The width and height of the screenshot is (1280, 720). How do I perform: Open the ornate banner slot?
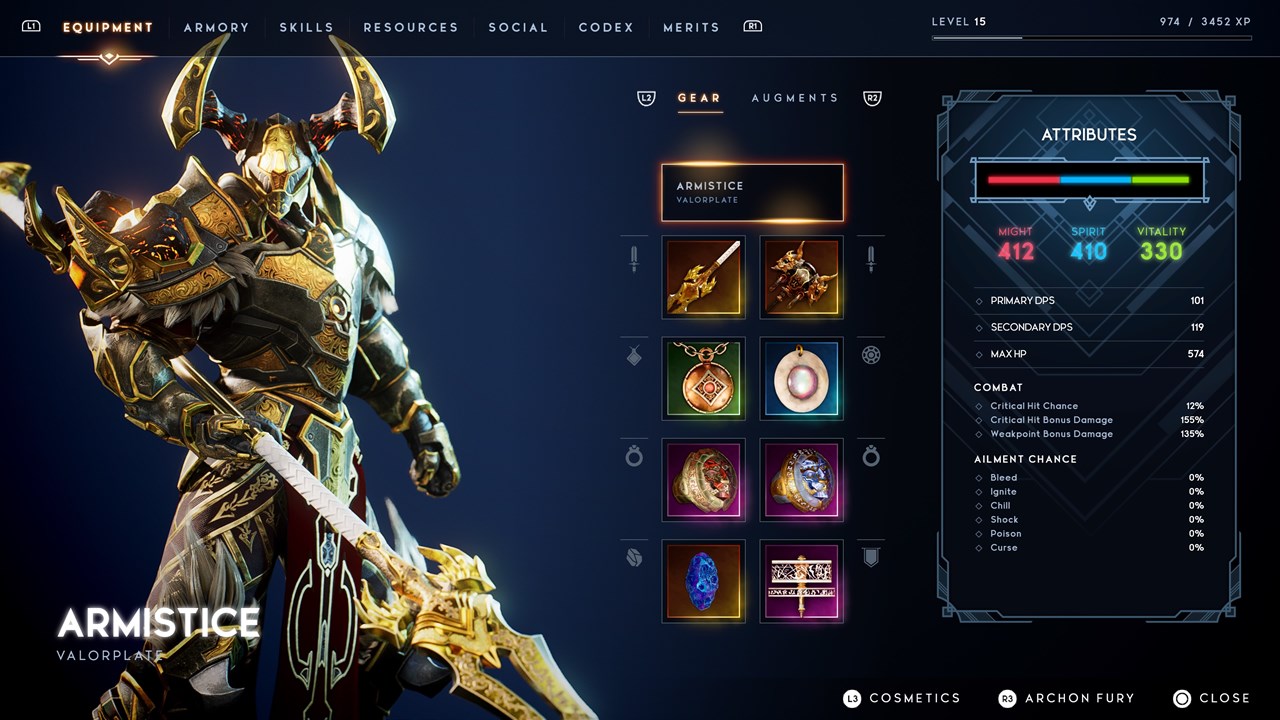pos(801,581)
